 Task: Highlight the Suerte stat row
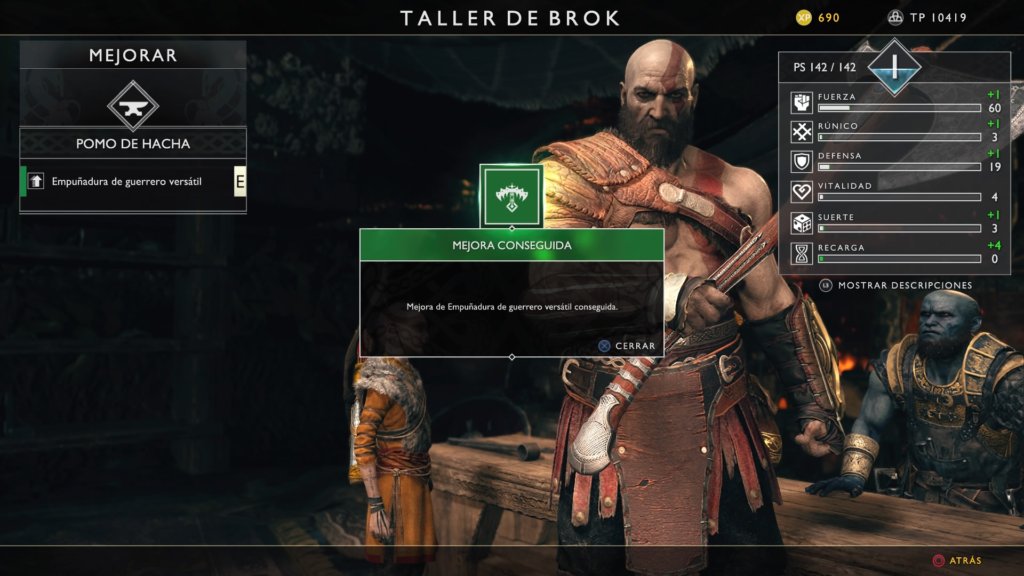pyautogui.click(x=895, y=222)
